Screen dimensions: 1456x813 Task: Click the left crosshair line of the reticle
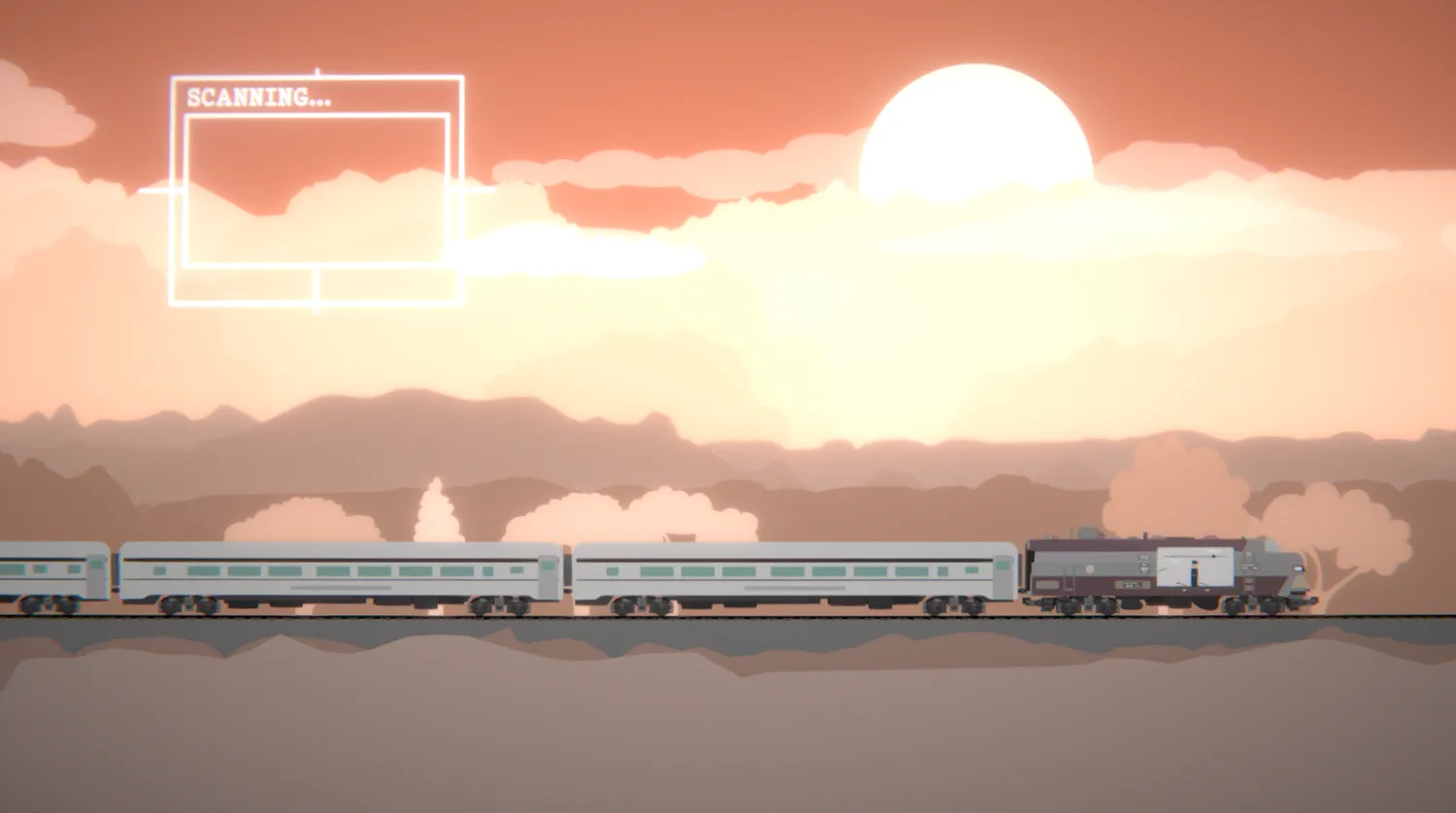pos(155,189)
